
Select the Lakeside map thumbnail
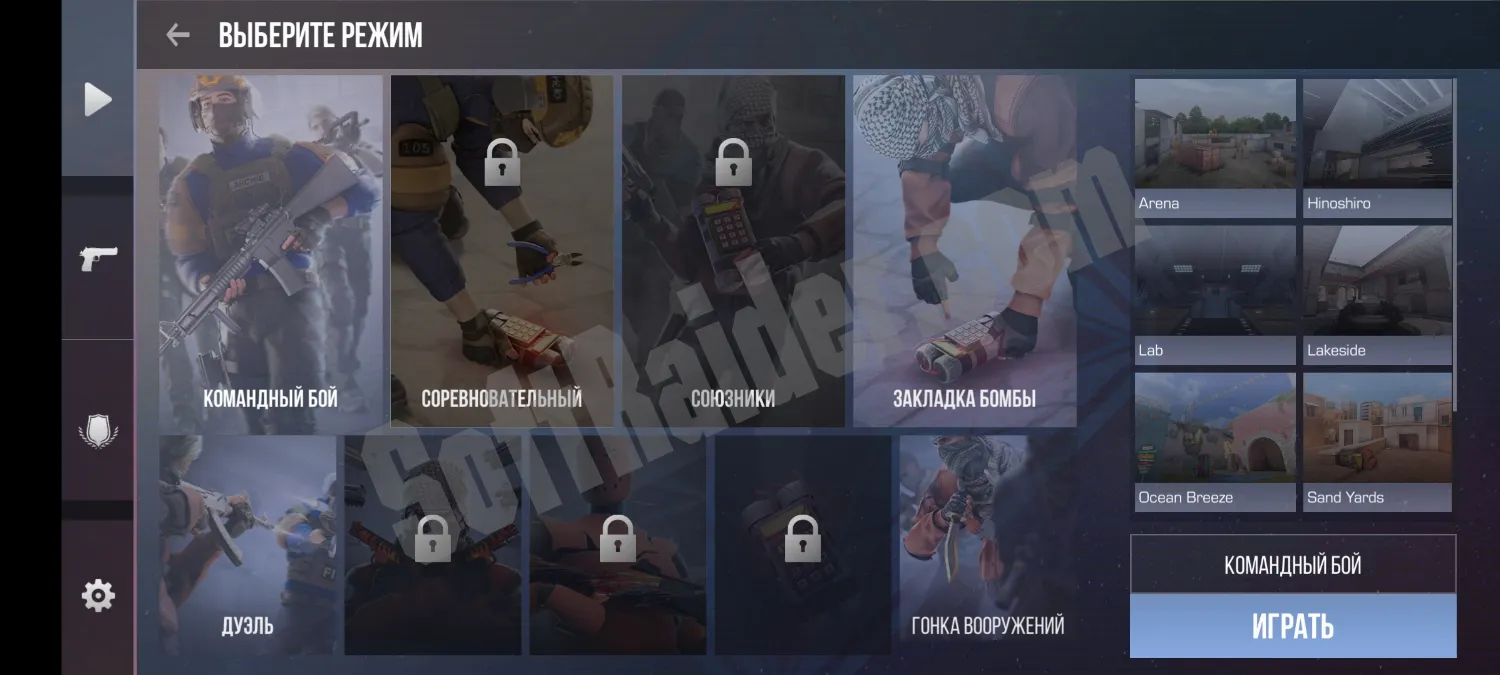[1378, 294]
